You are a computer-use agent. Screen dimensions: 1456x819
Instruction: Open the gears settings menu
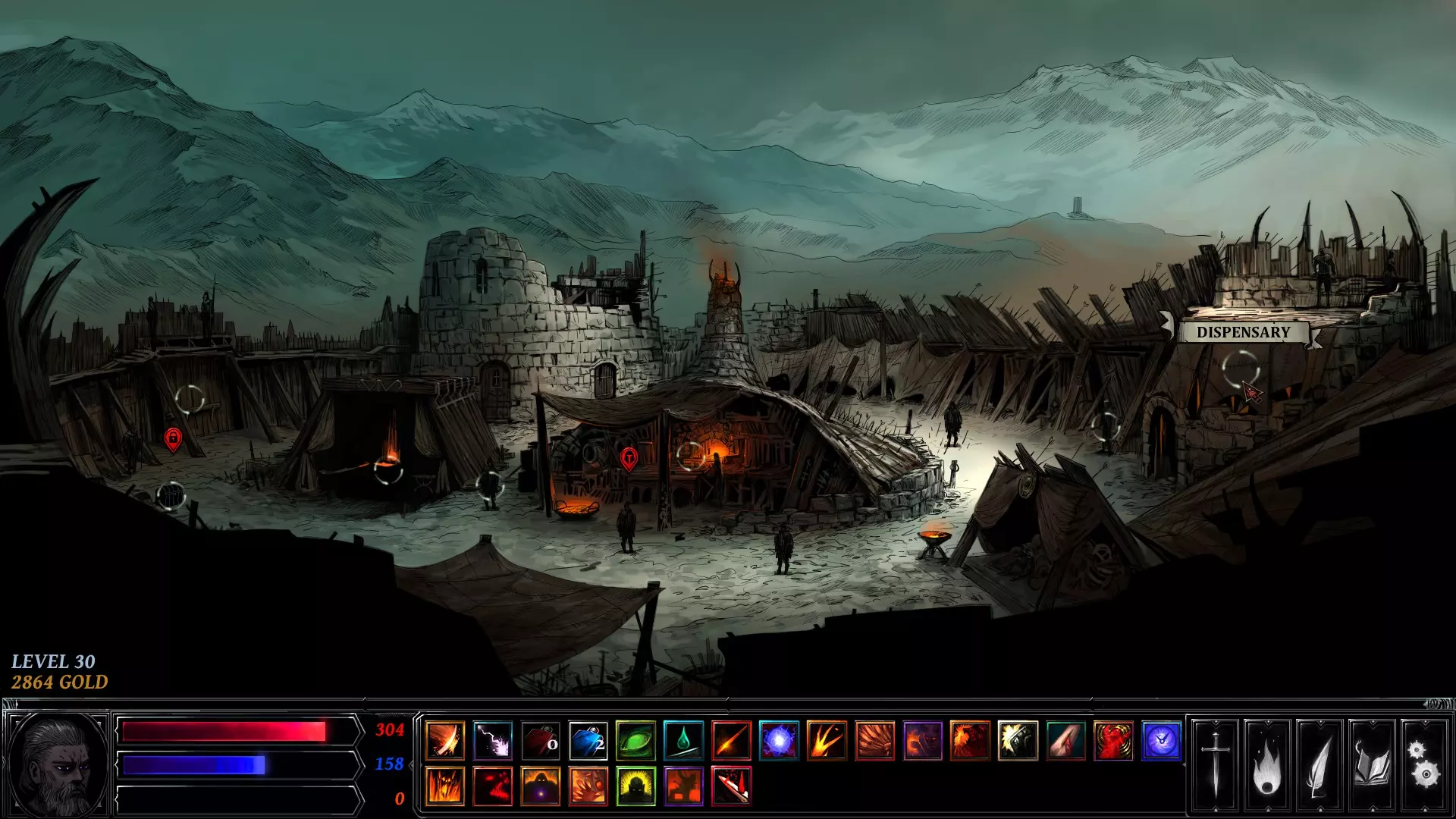(x=1423, y=766)
